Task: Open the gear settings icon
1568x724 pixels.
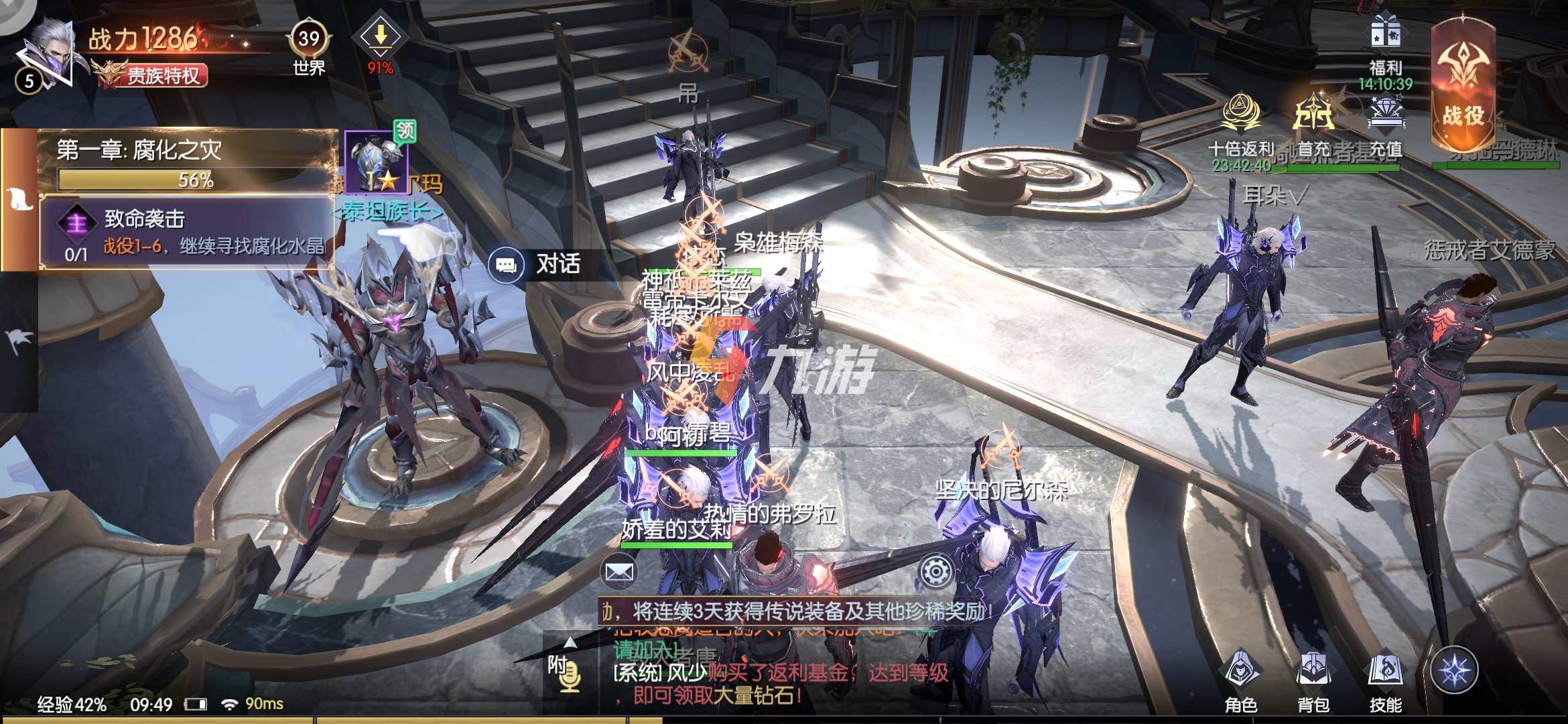Action: 935,572
